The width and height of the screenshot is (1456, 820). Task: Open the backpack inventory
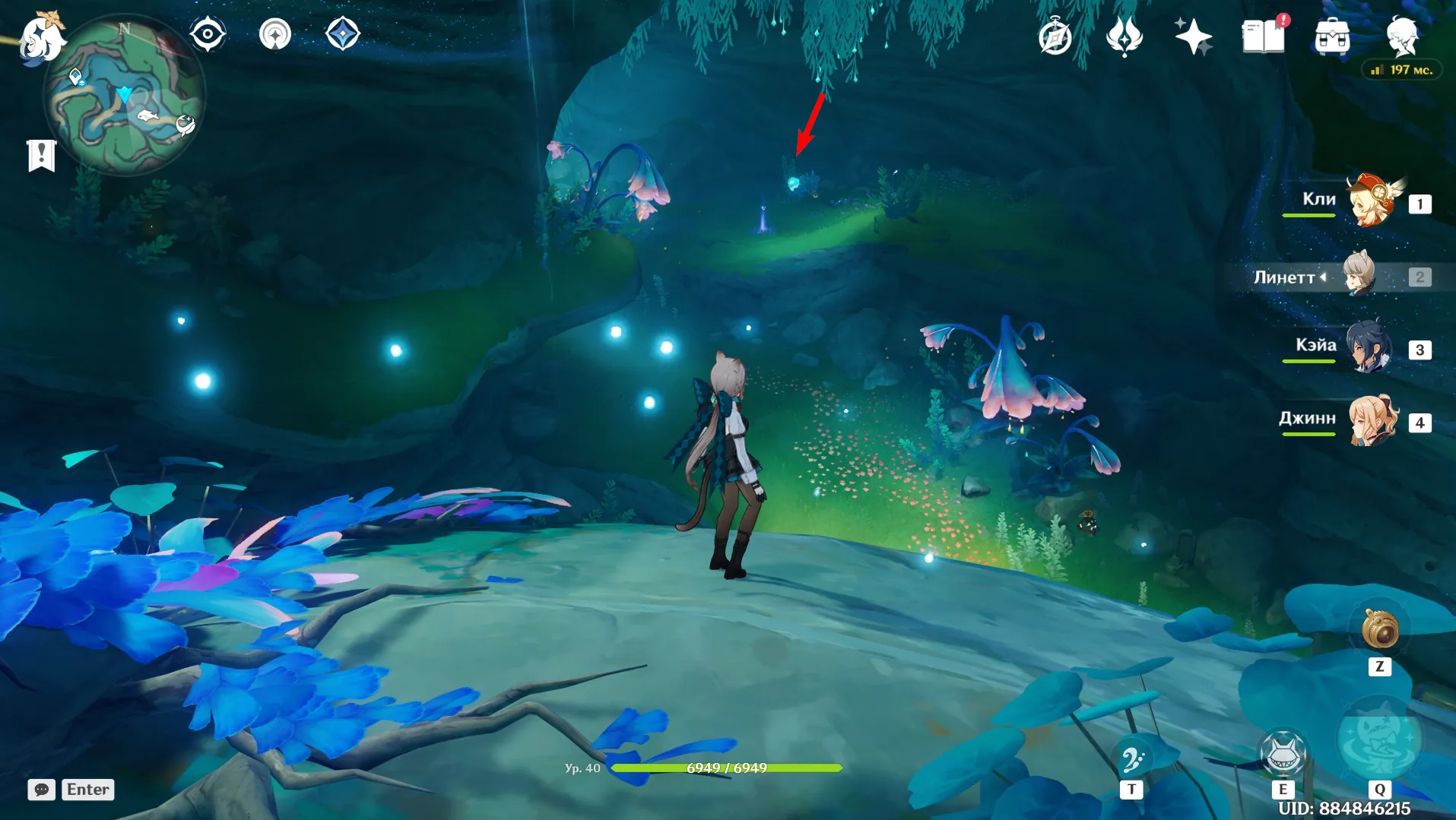(1332, 36)
